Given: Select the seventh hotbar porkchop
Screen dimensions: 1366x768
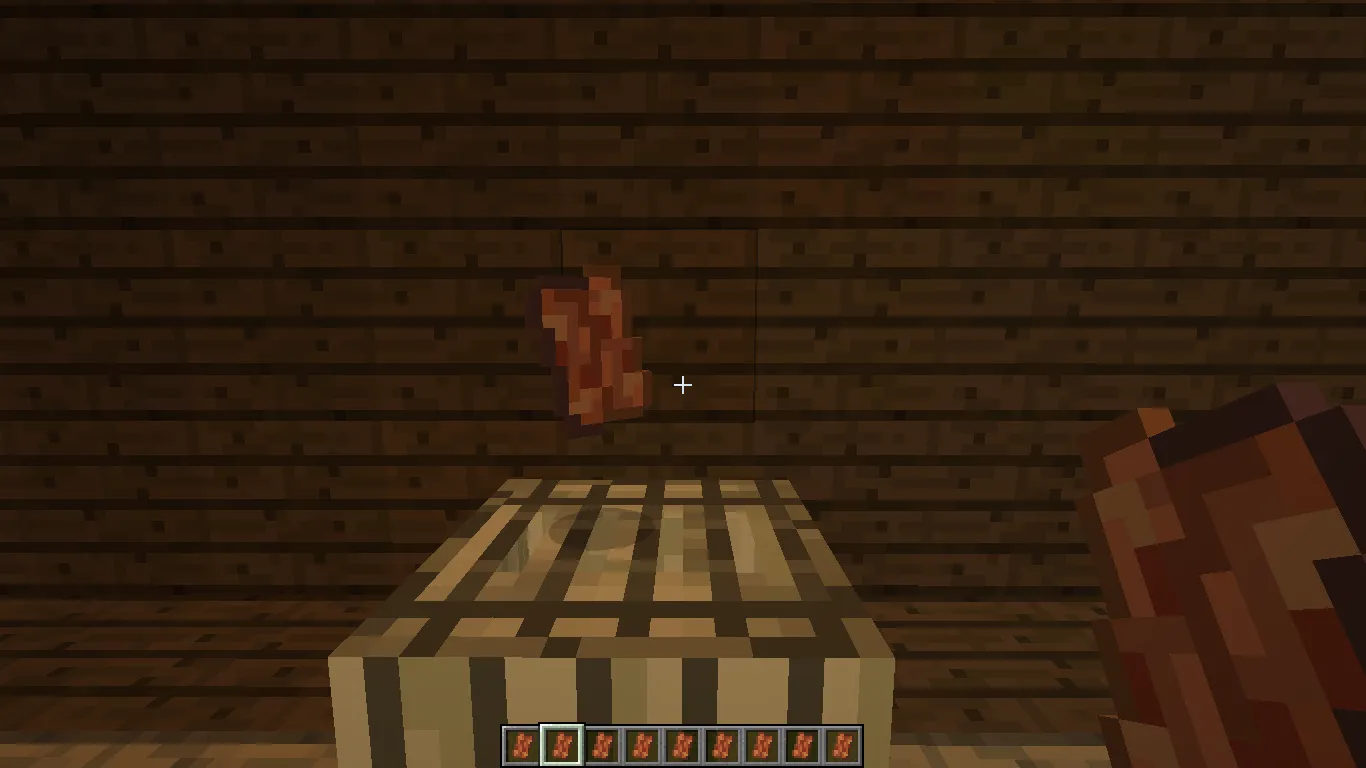Looking at the screenshot, I should tap(761, 745).
